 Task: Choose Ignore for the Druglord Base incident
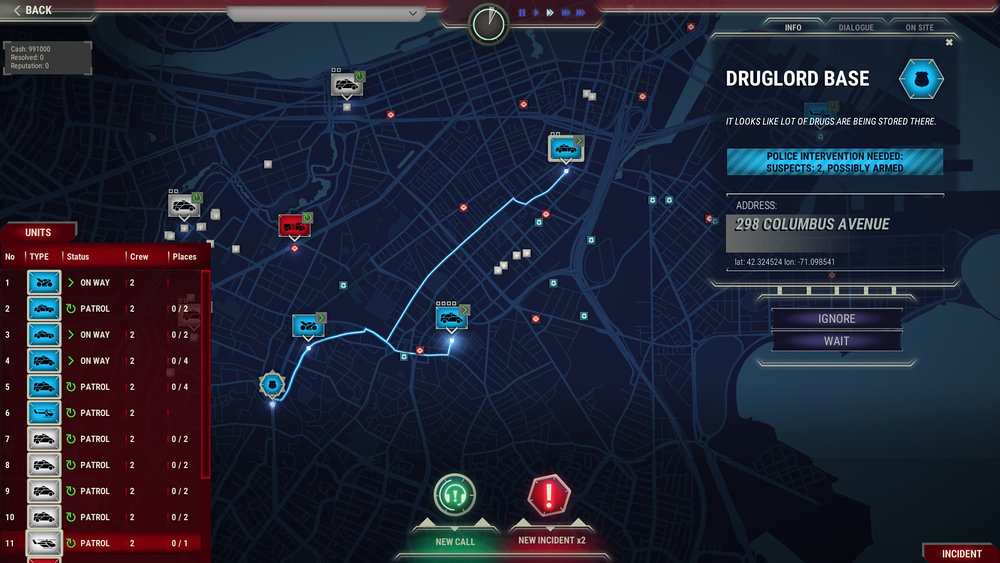[836, 319]
